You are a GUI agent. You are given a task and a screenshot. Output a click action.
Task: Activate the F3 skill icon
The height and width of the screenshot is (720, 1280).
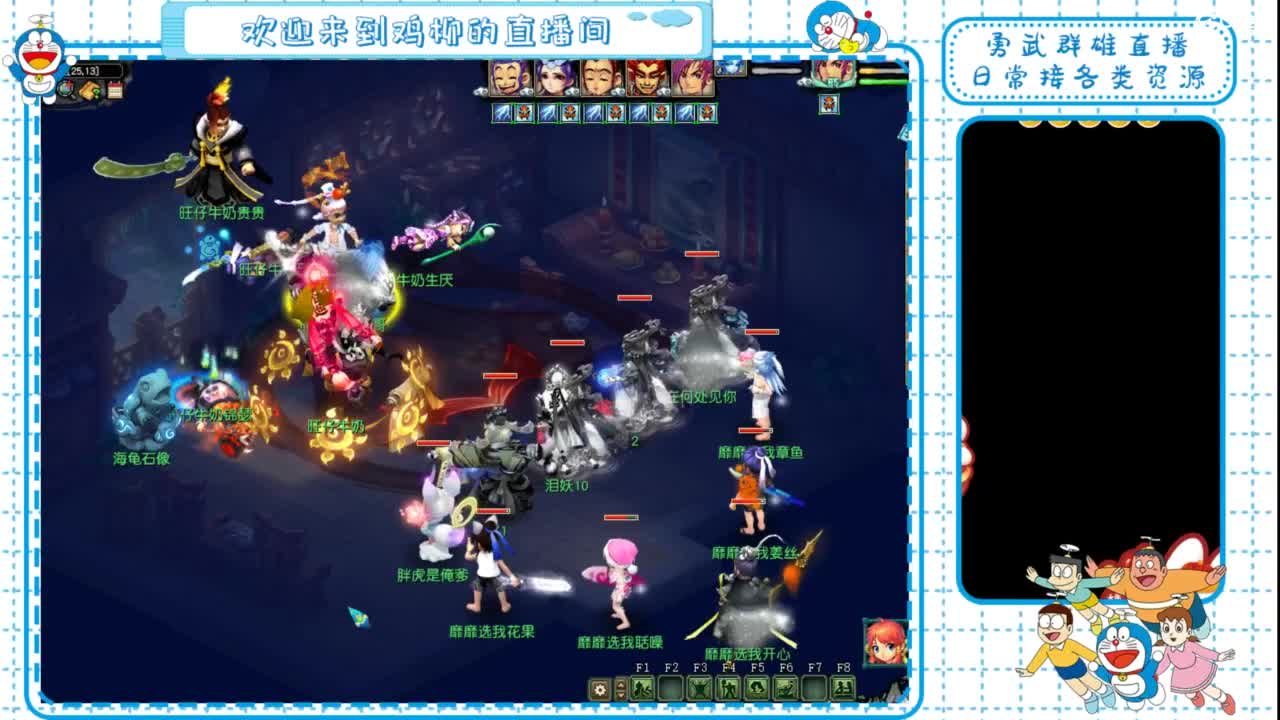700,686
